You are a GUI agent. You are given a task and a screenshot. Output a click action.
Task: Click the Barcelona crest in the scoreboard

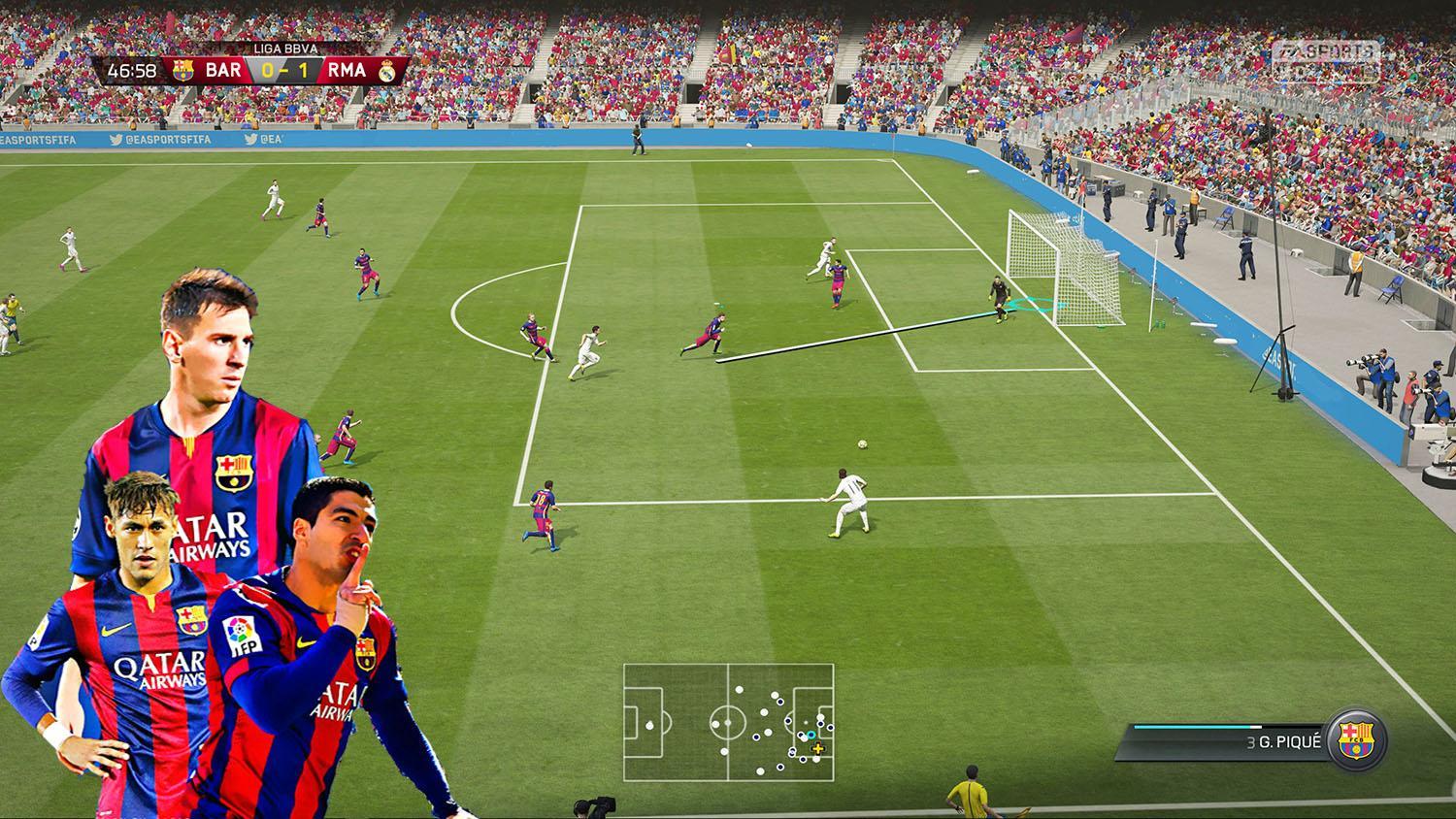click(184, 70)
